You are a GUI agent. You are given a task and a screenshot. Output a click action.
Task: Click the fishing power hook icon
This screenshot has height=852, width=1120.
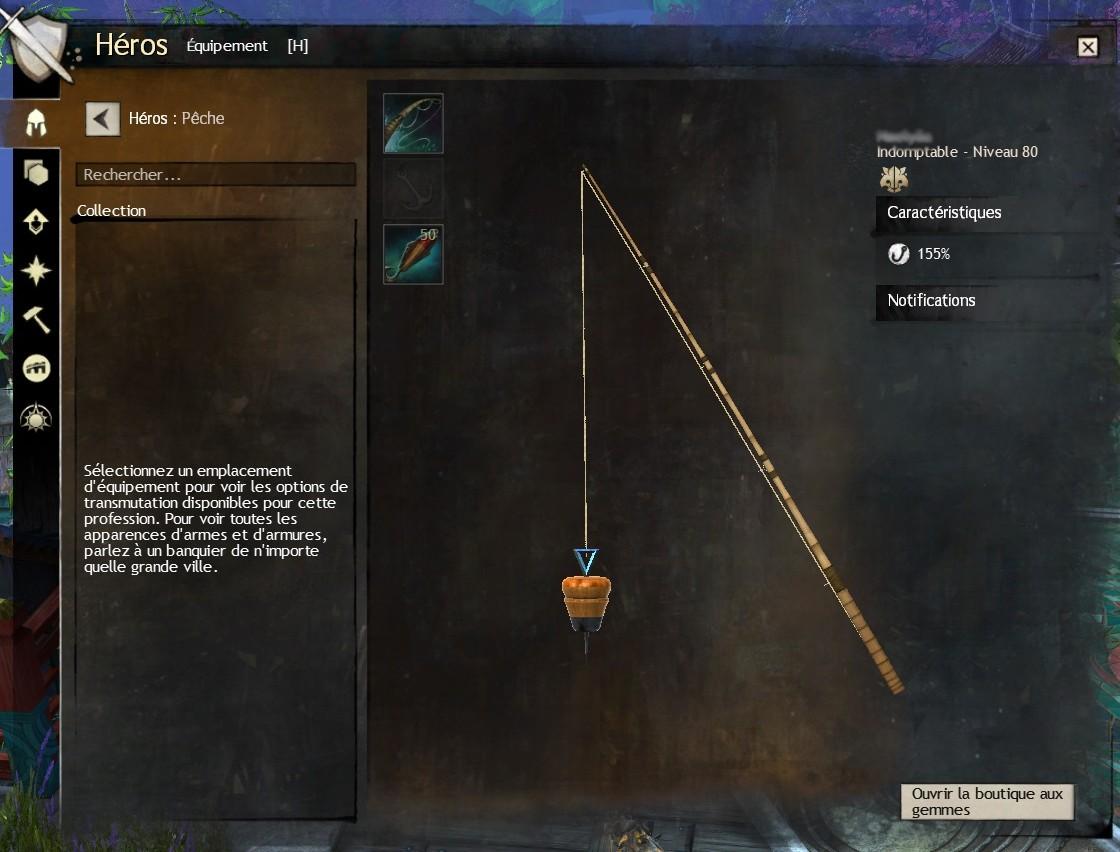(898, 254)
